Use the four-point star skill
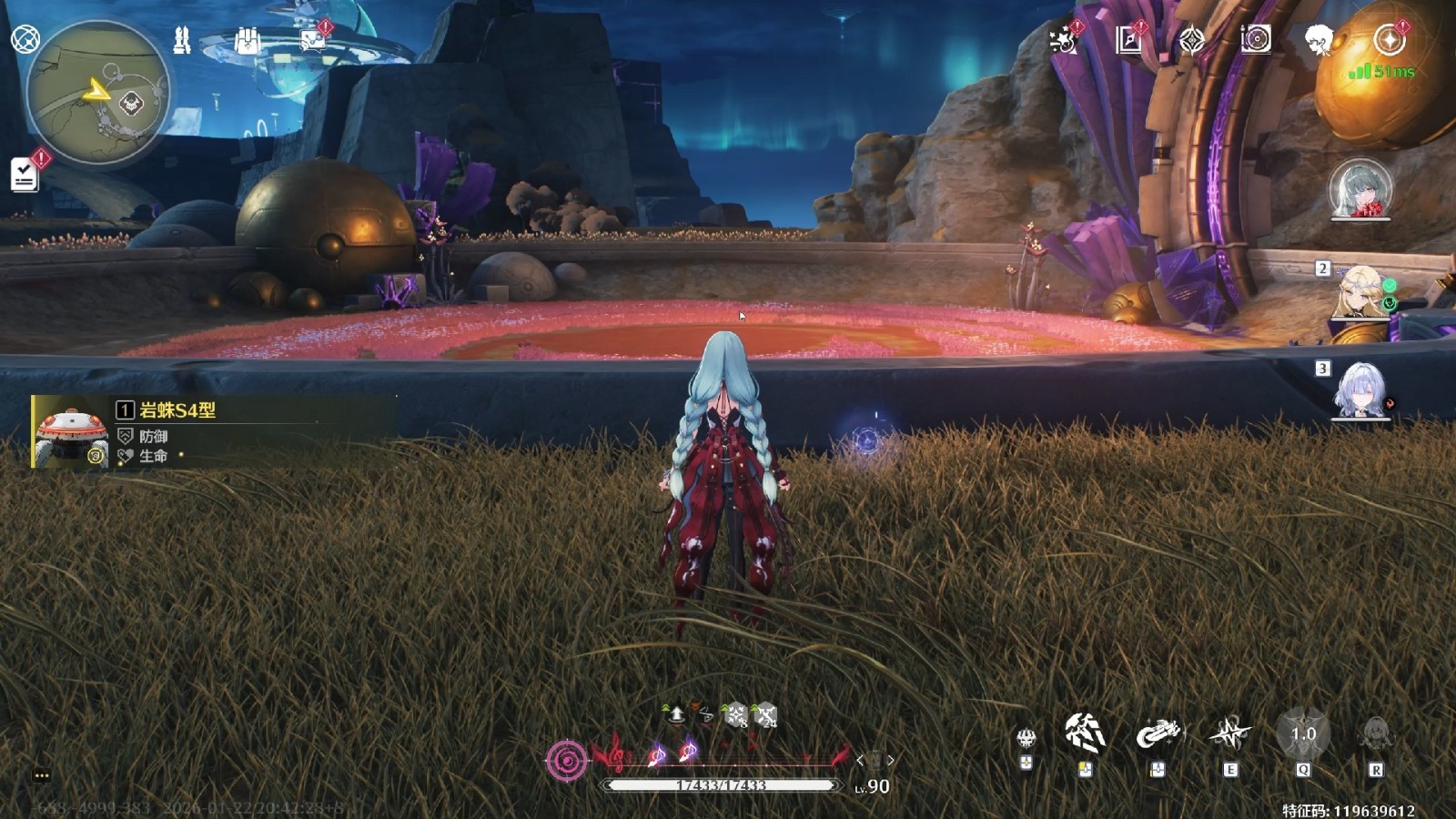The height and width of the screenshot is (819, 1456). (1229, 733)
